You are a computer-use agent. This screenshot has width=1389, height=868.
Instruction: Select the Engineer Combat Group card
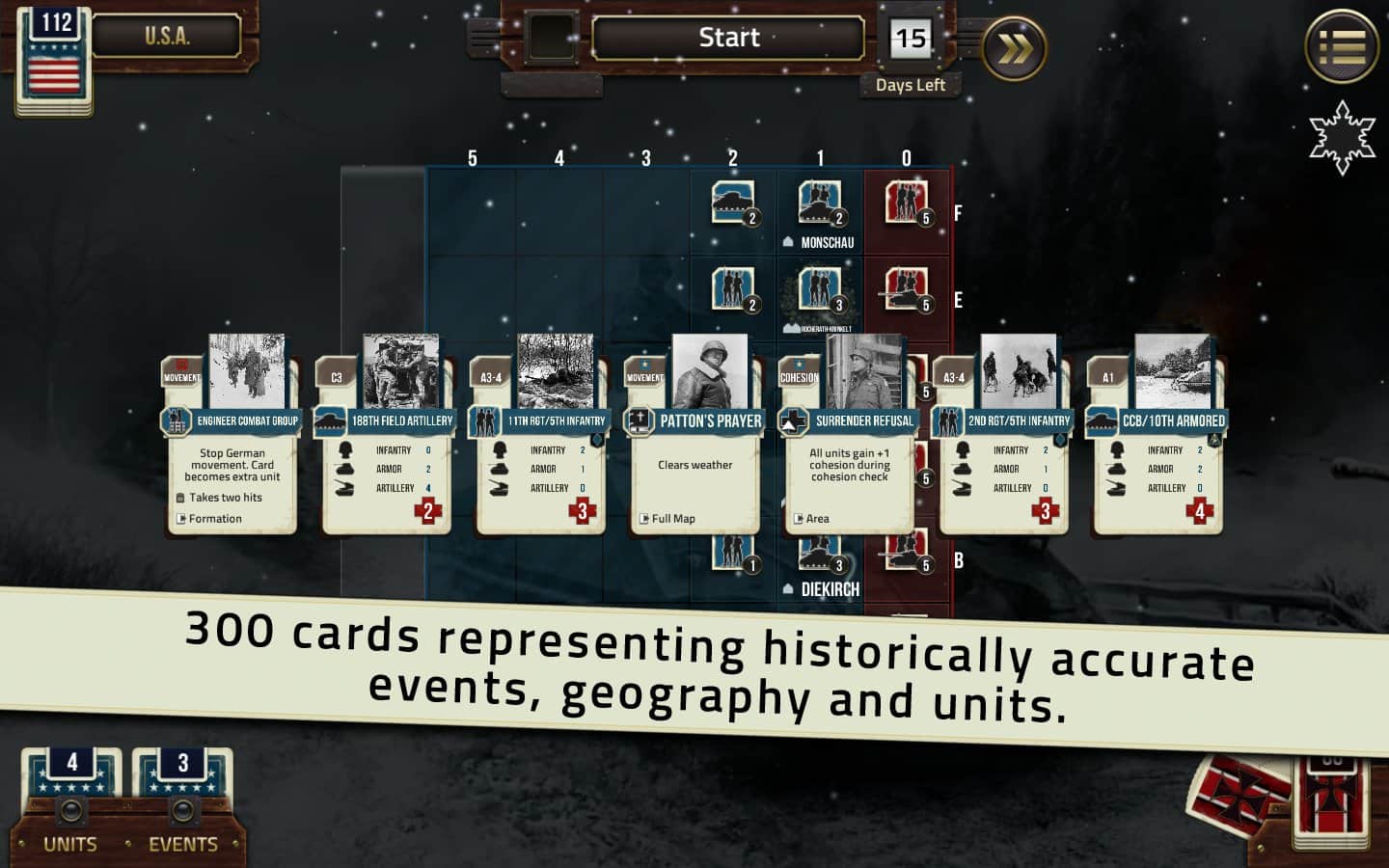231,453
